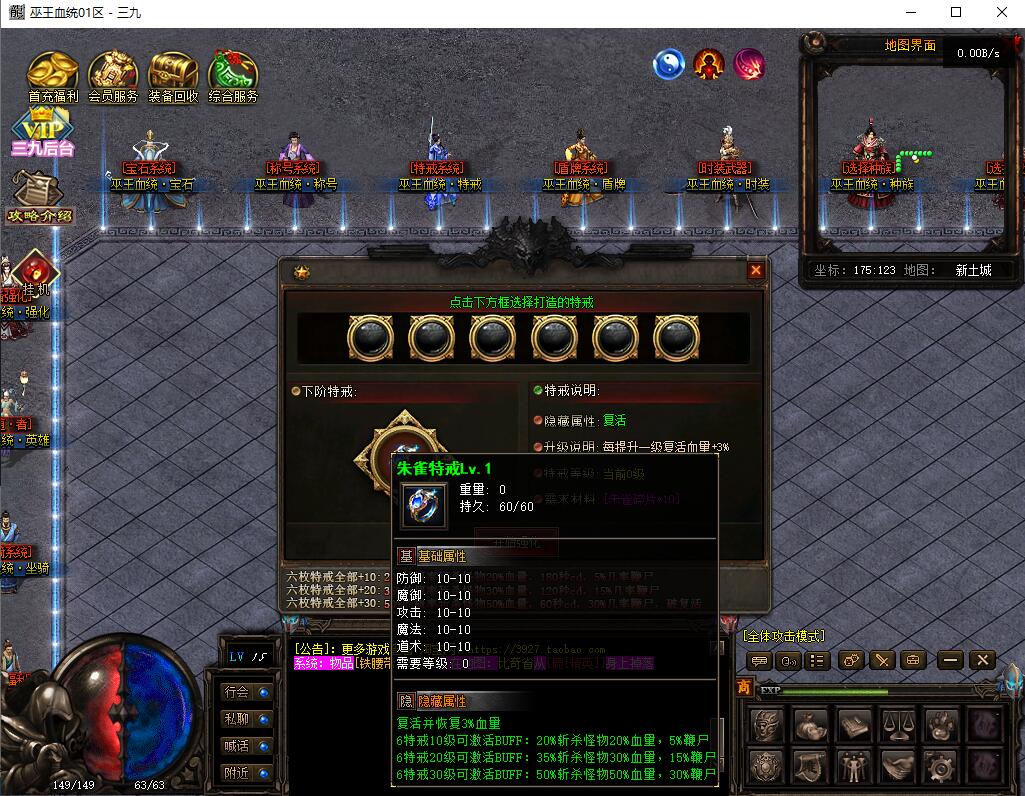Click the crossed-swords attack mode button
Image resolution: width=1025 pixels, height=796 pixels.
pos(881,660)
